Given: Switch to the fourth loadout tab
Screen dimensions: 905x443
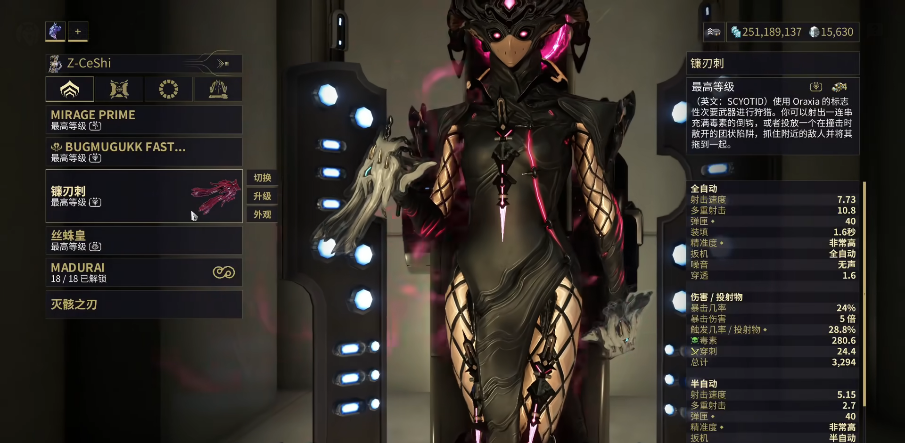Looking at the screenshot, I should pos(217,90).
